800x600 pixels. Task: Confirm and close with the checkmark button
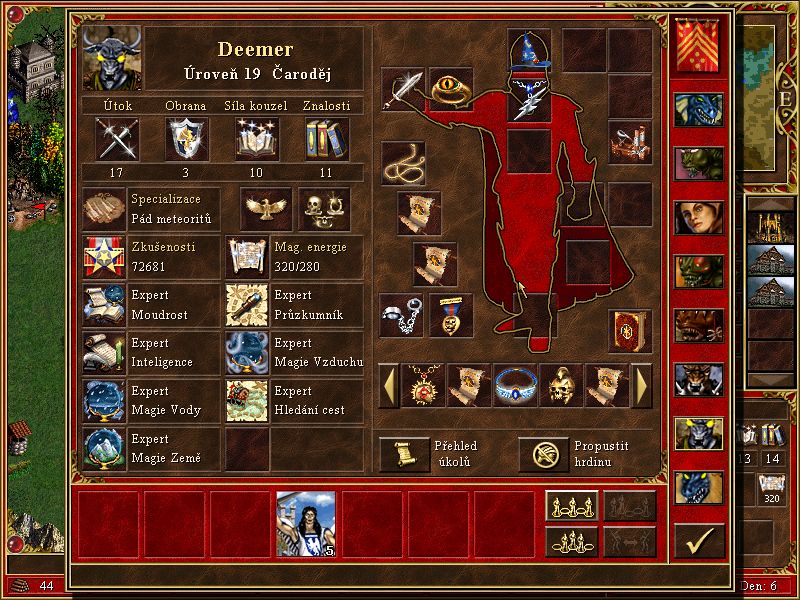[699, 540]
